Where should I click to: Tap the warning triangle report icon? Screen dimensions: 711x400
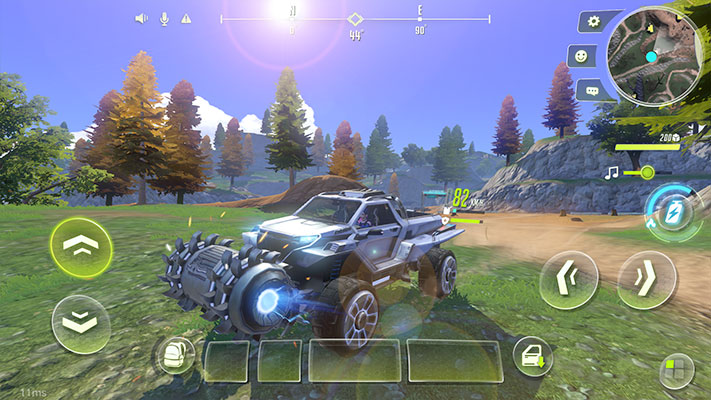(185, 18)
